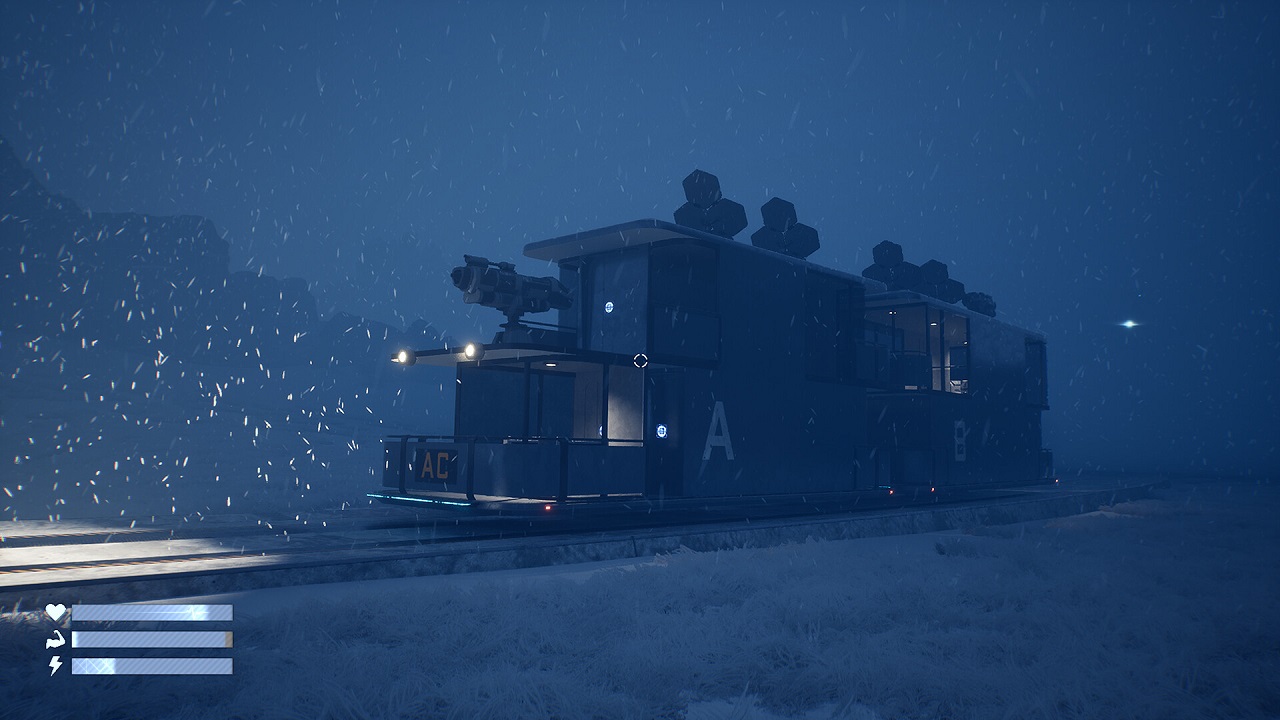Click the glowing panel icon on upper wagon wall
This screenshot has height=720, width=1280.
[609, 305]
